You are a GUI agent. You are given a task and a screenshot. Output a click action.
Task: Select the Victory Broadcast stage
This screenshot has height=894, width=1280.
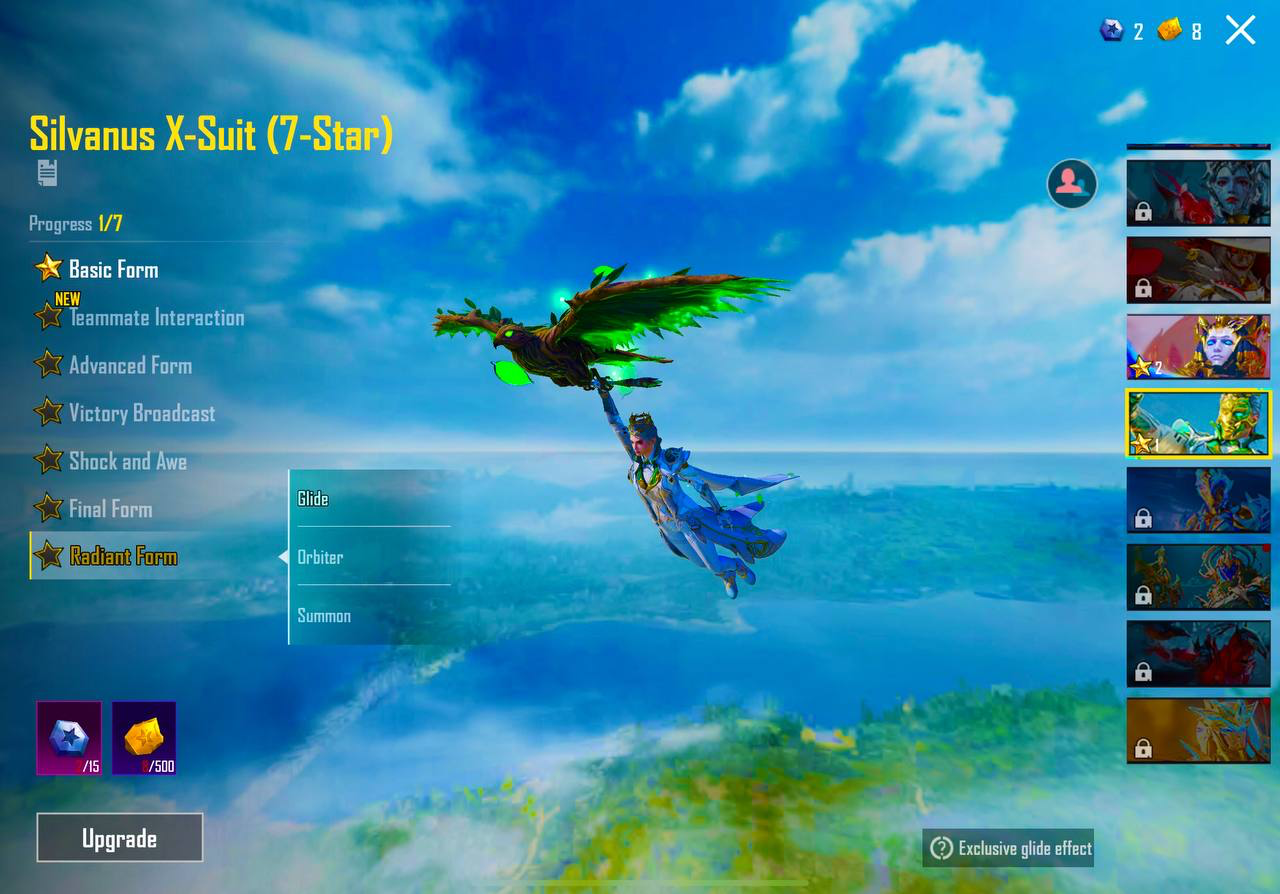[141, 413]
